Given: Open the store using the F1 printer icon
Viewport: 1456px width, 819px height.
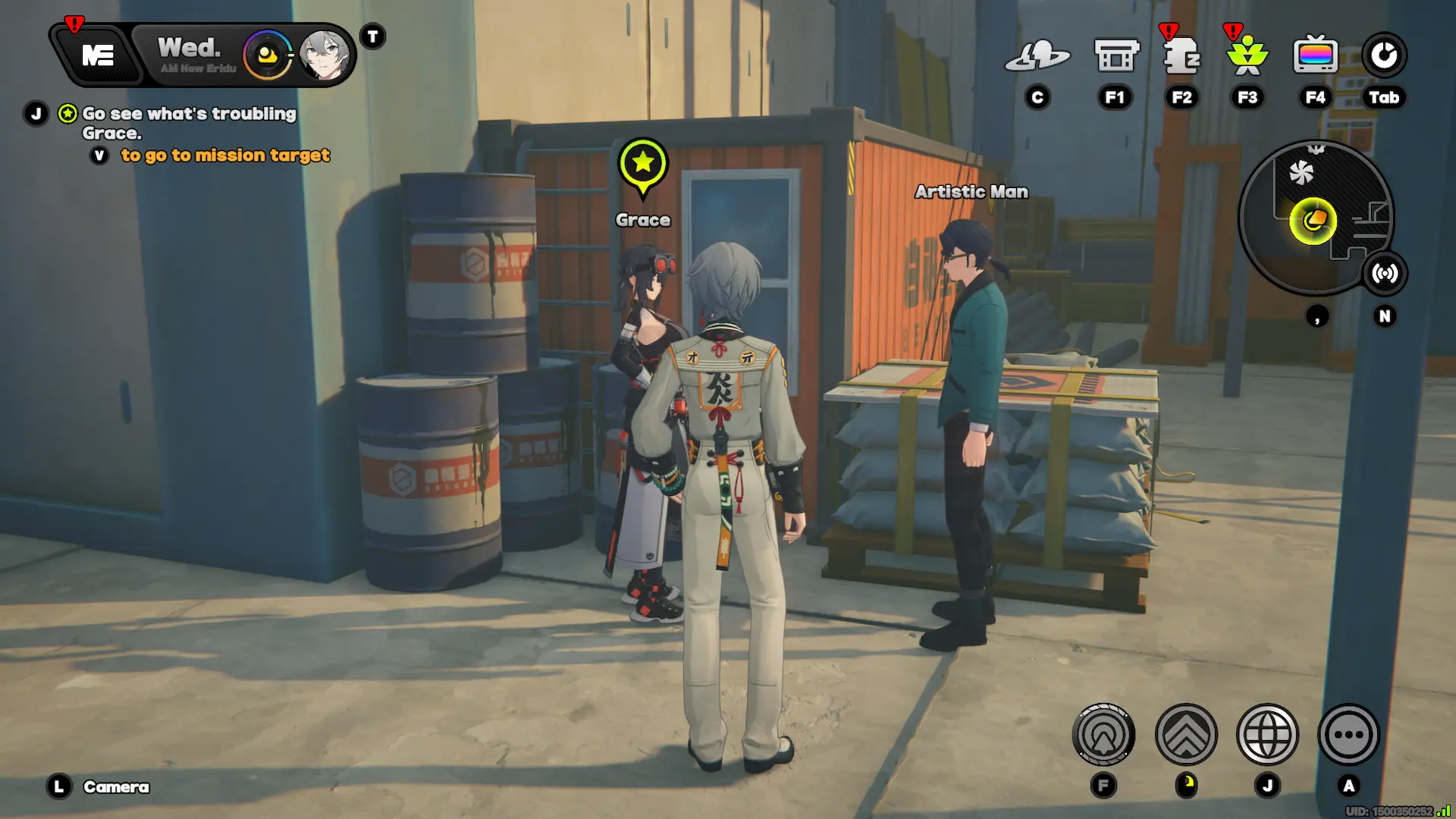Looking at the screenshot, I should [1114, 56].
